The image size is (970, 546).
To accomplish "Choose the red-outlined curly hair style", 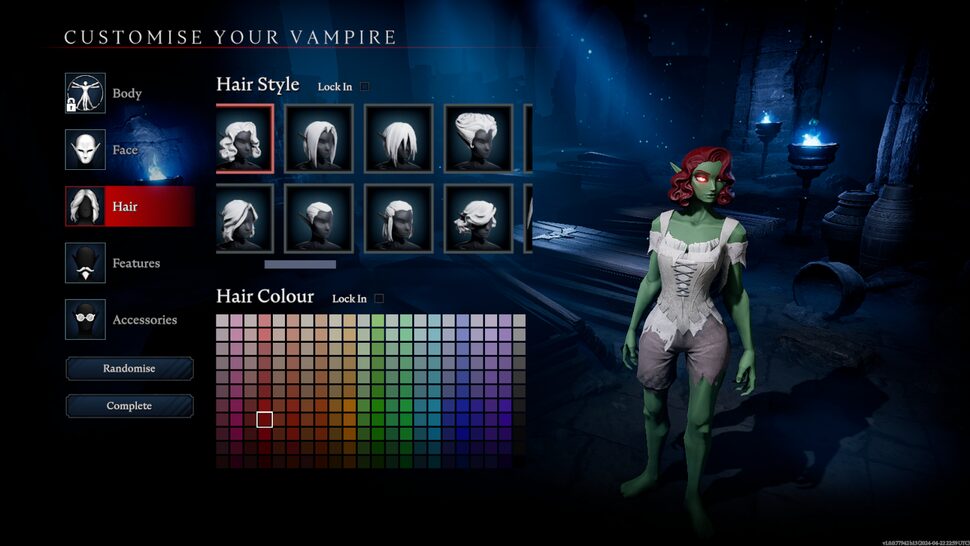I will pos(244,138).
